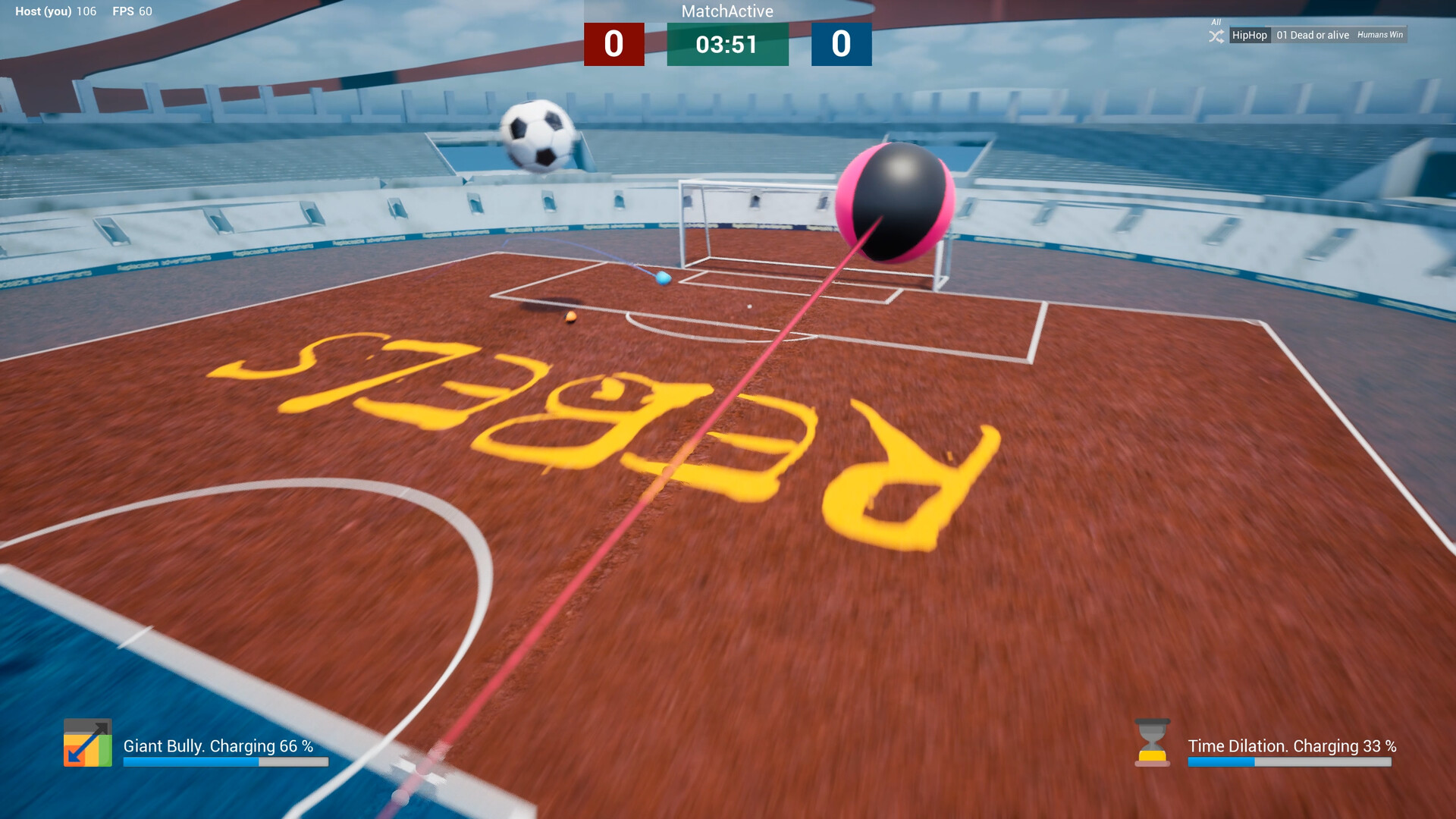Open the match timer display
Screen dimensions: 1456x819
click(x=726, y=45)
